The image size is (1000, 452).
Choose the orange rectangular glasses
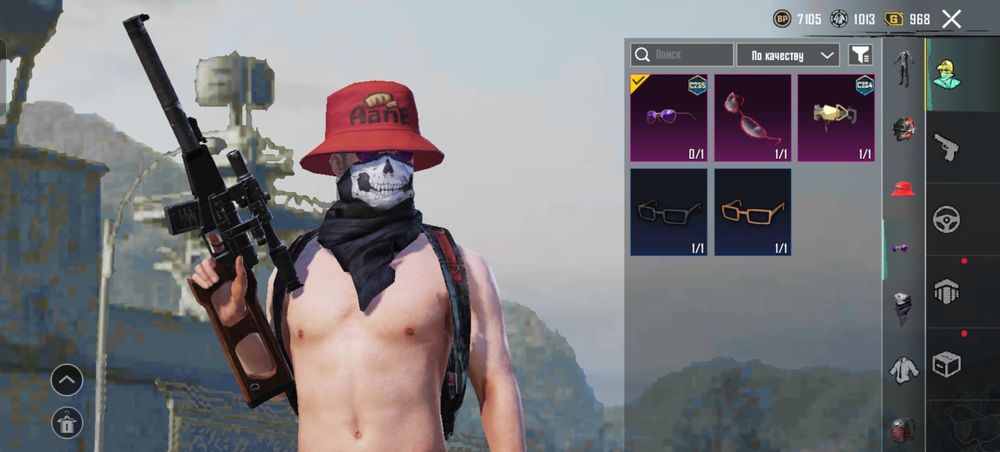pos(752,212)
